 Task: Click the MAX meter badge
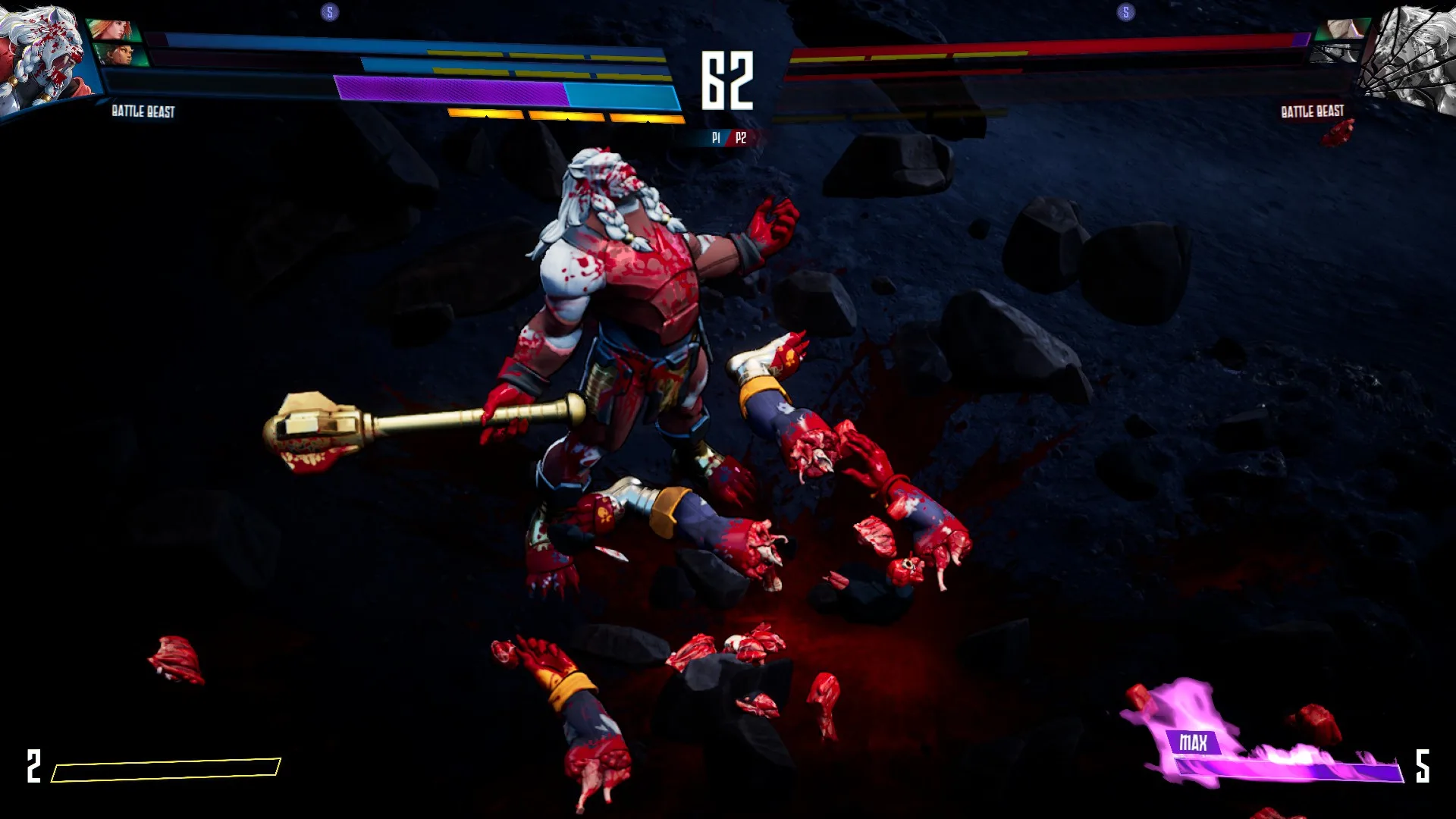pos(1195,742)
